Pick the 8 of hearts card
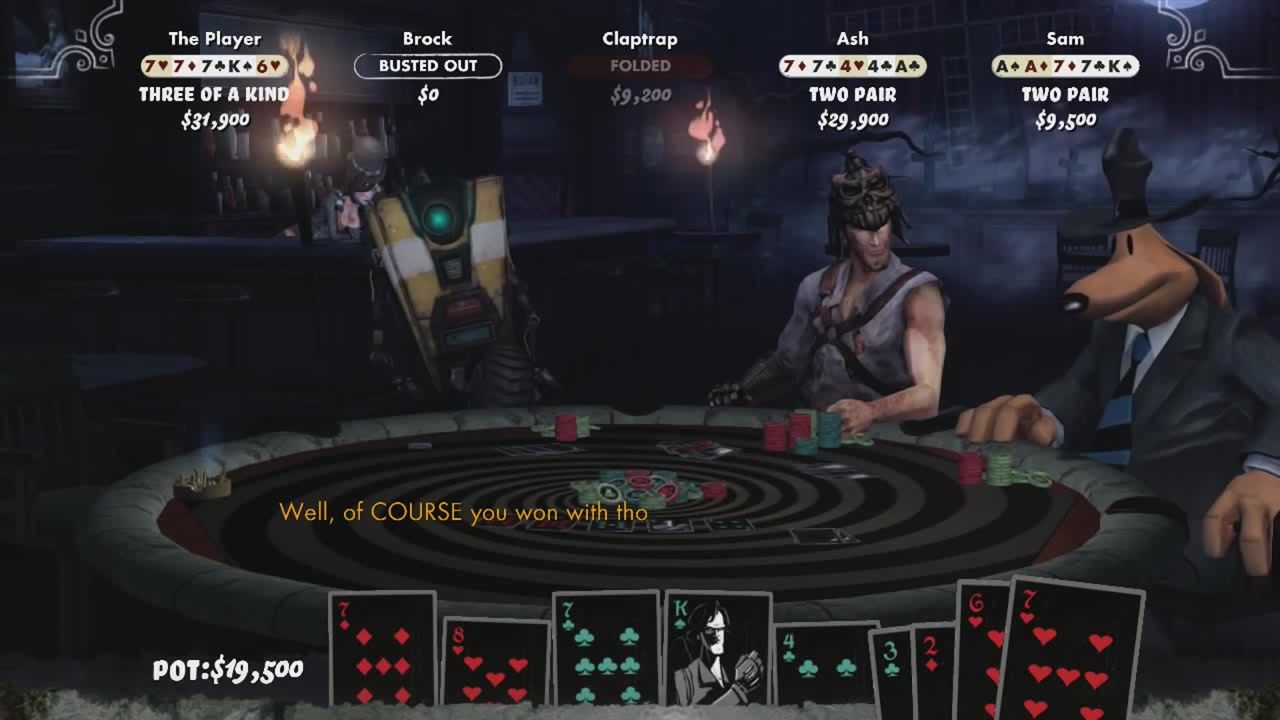The image size is (1280, 720). (x=496, y=662)
